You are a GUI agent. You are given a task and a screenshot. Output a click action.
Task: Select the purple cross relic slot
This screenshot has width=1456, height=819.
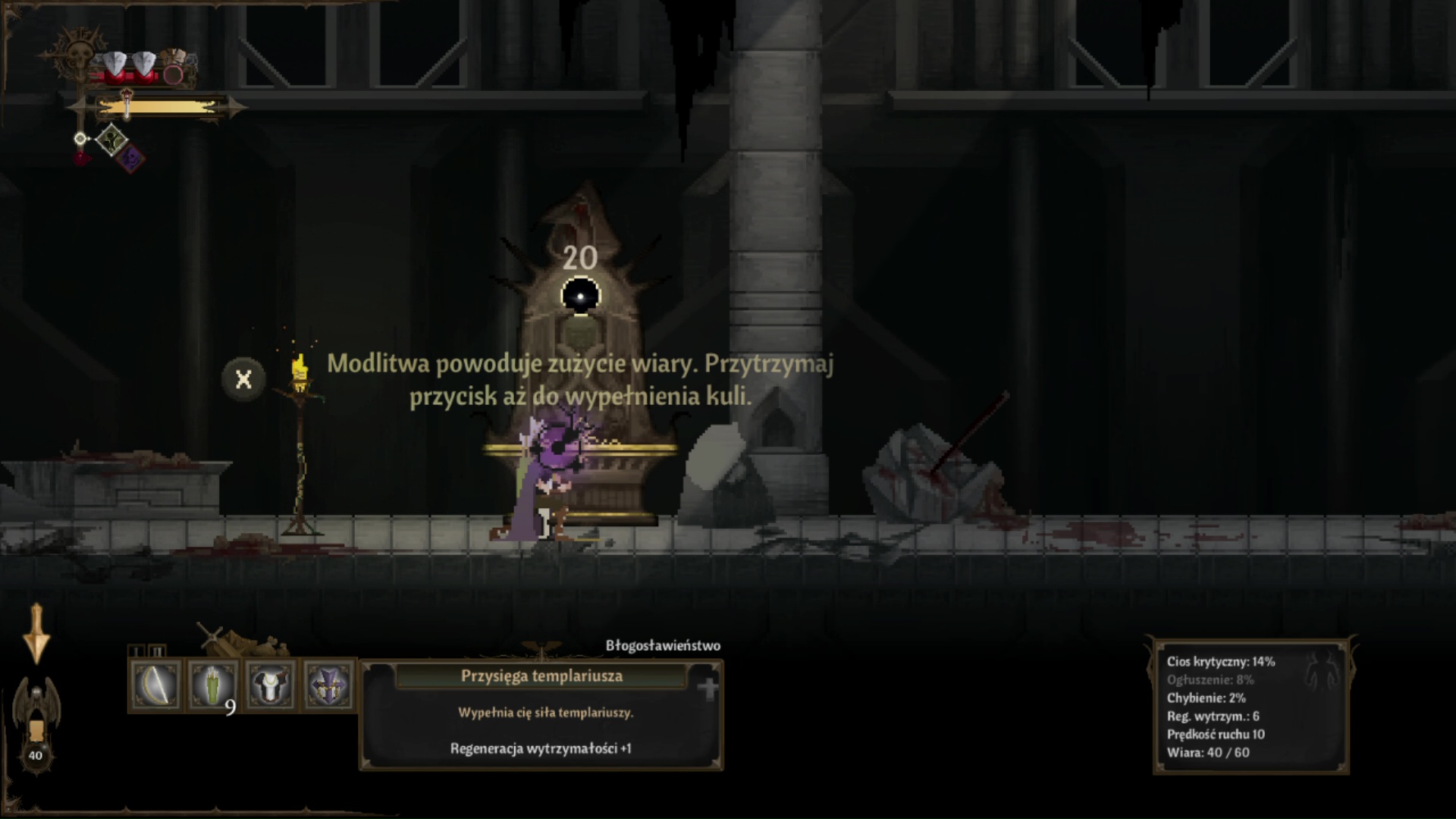328,685
